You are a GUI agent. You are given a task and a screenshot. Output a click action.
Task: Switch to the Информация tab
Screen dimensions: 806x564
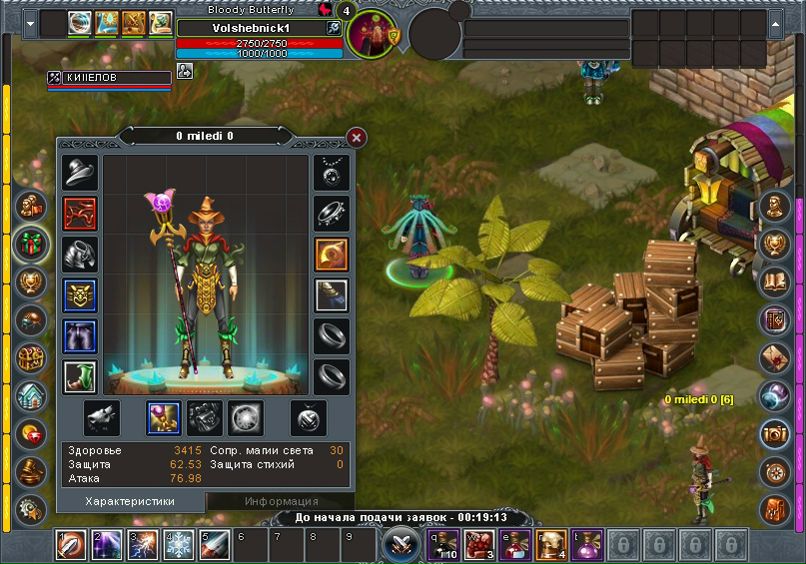coord(267,501)
